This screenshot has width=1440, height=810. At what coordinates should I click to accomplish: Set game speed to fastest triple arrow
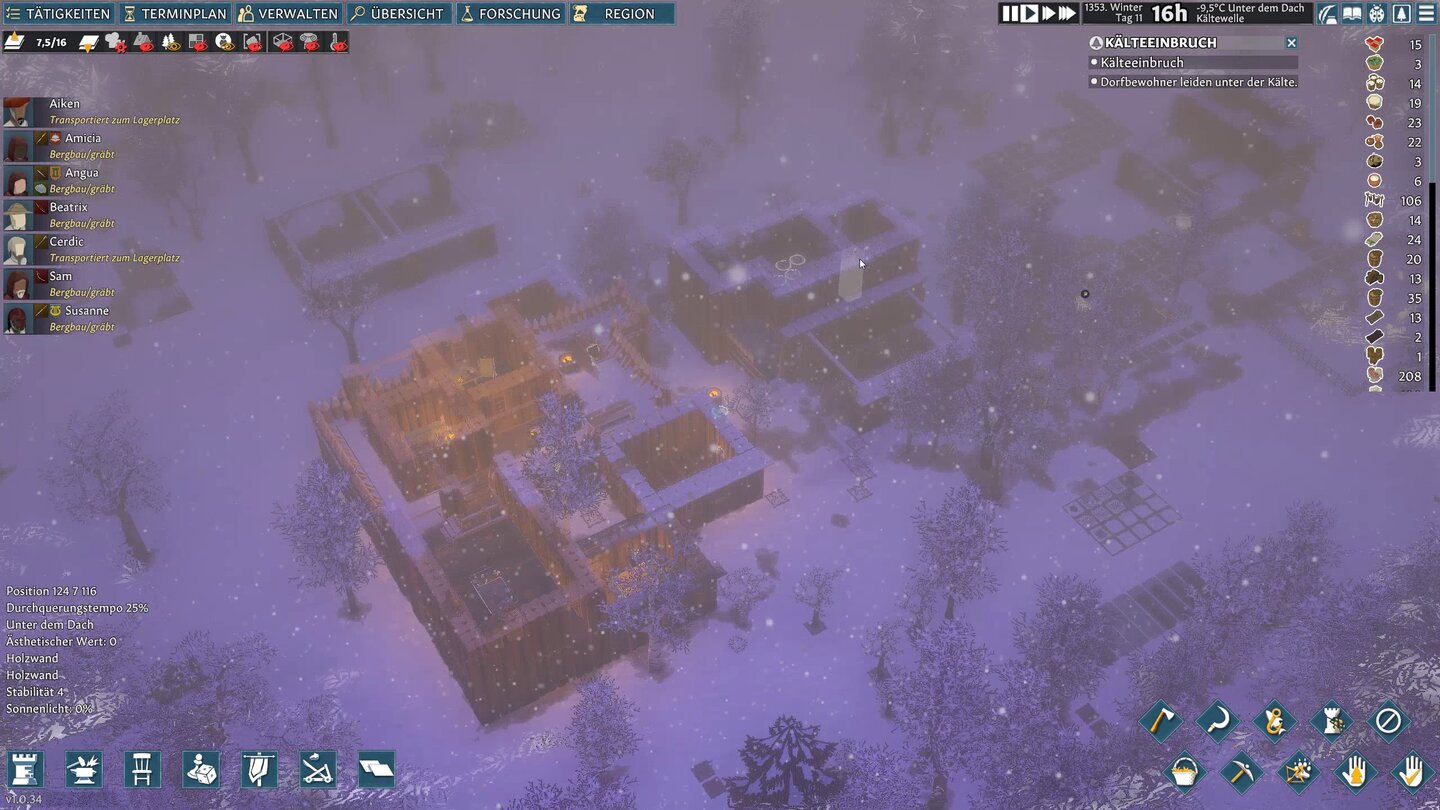(x=1067, y=13)
